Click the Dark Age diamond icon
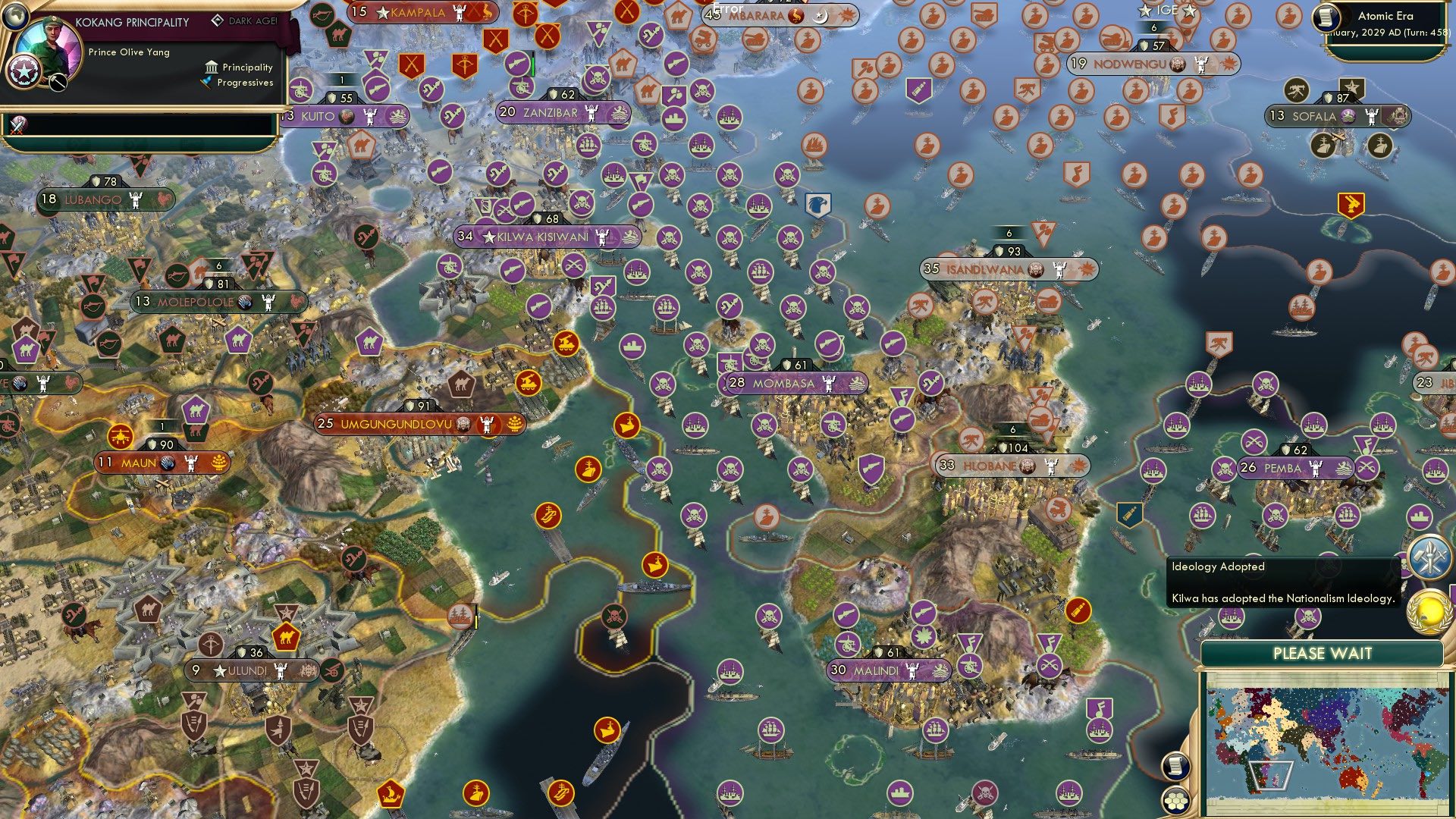The width and height of the screenshot is (1456, 819). [219, 20]
